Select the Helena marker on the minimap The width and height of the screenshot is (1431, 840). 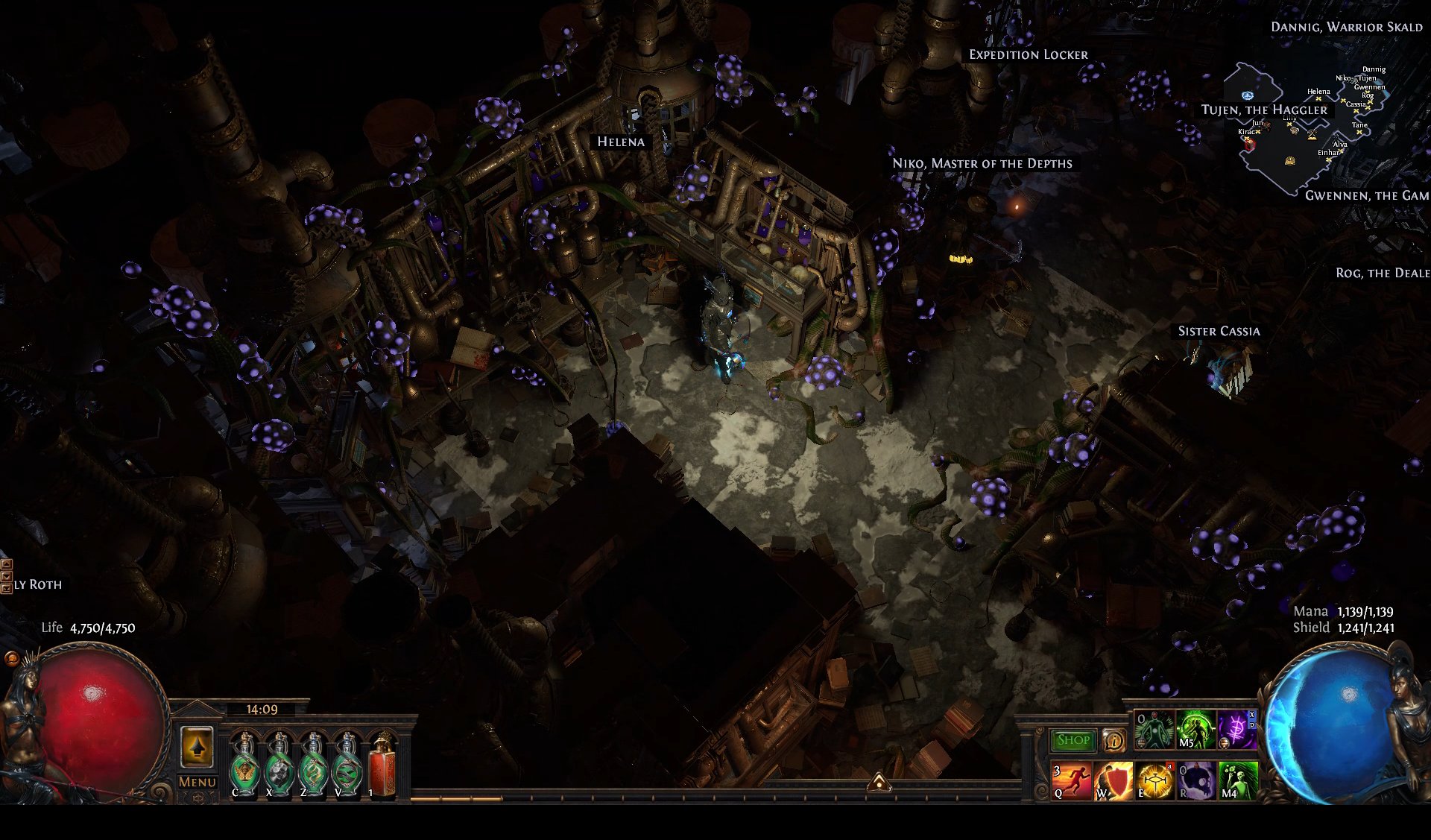click(x=1318, y=98)
